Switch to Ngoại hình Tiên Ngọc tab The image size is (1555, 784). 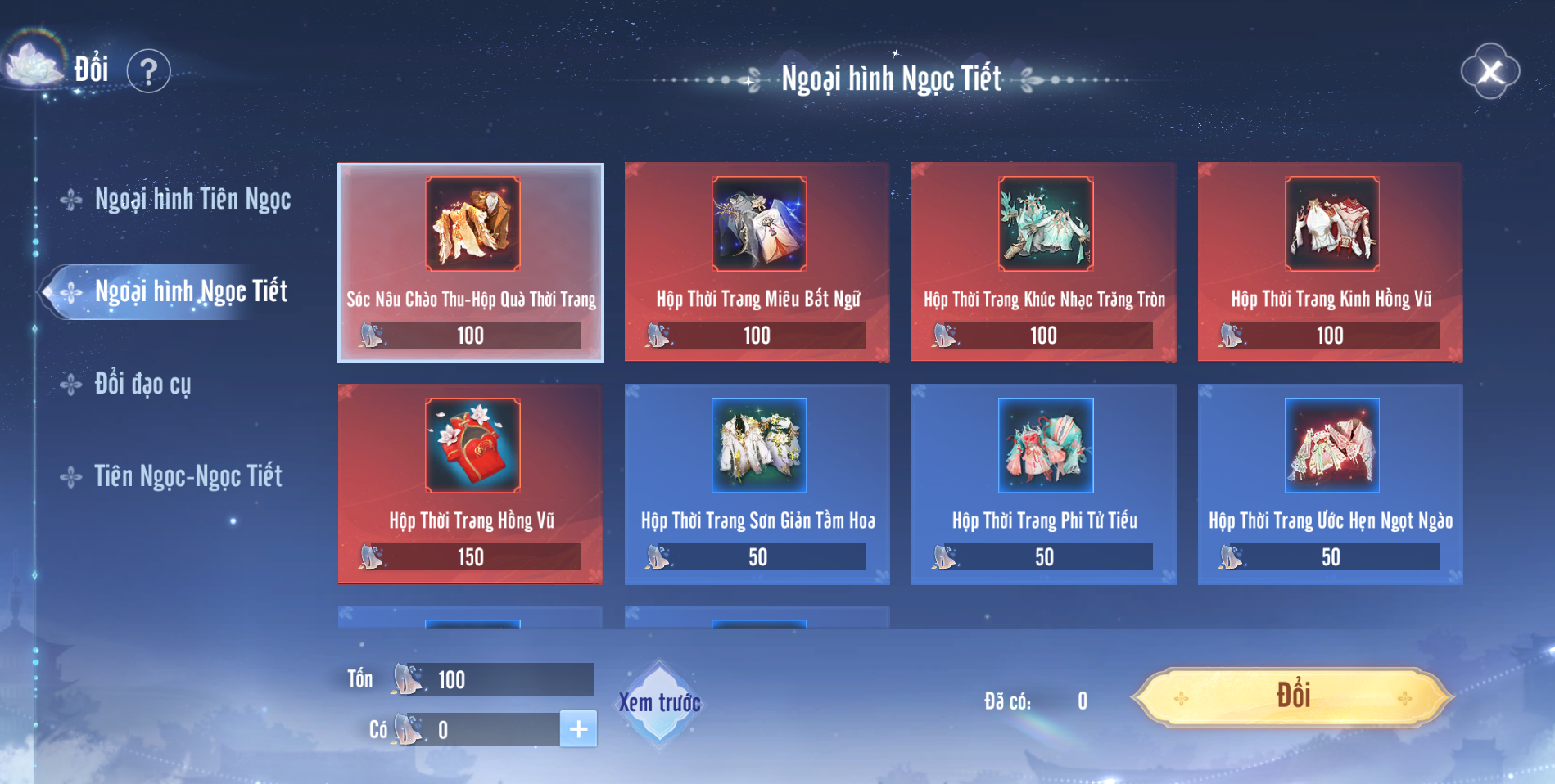pyautogui.click(x=192, y=199)
